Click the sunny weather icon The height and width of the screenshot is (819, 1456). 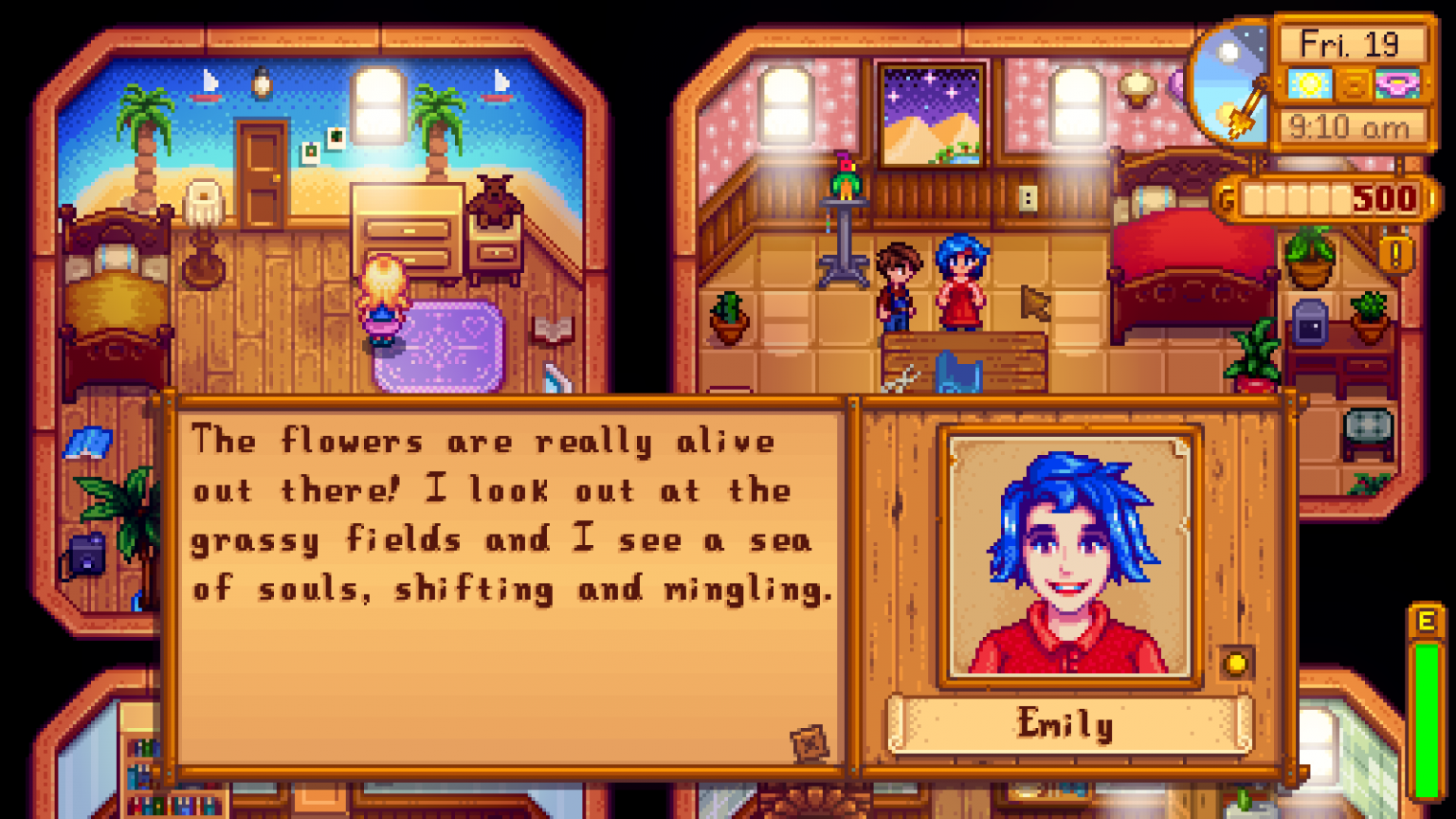pos(1312,85)
